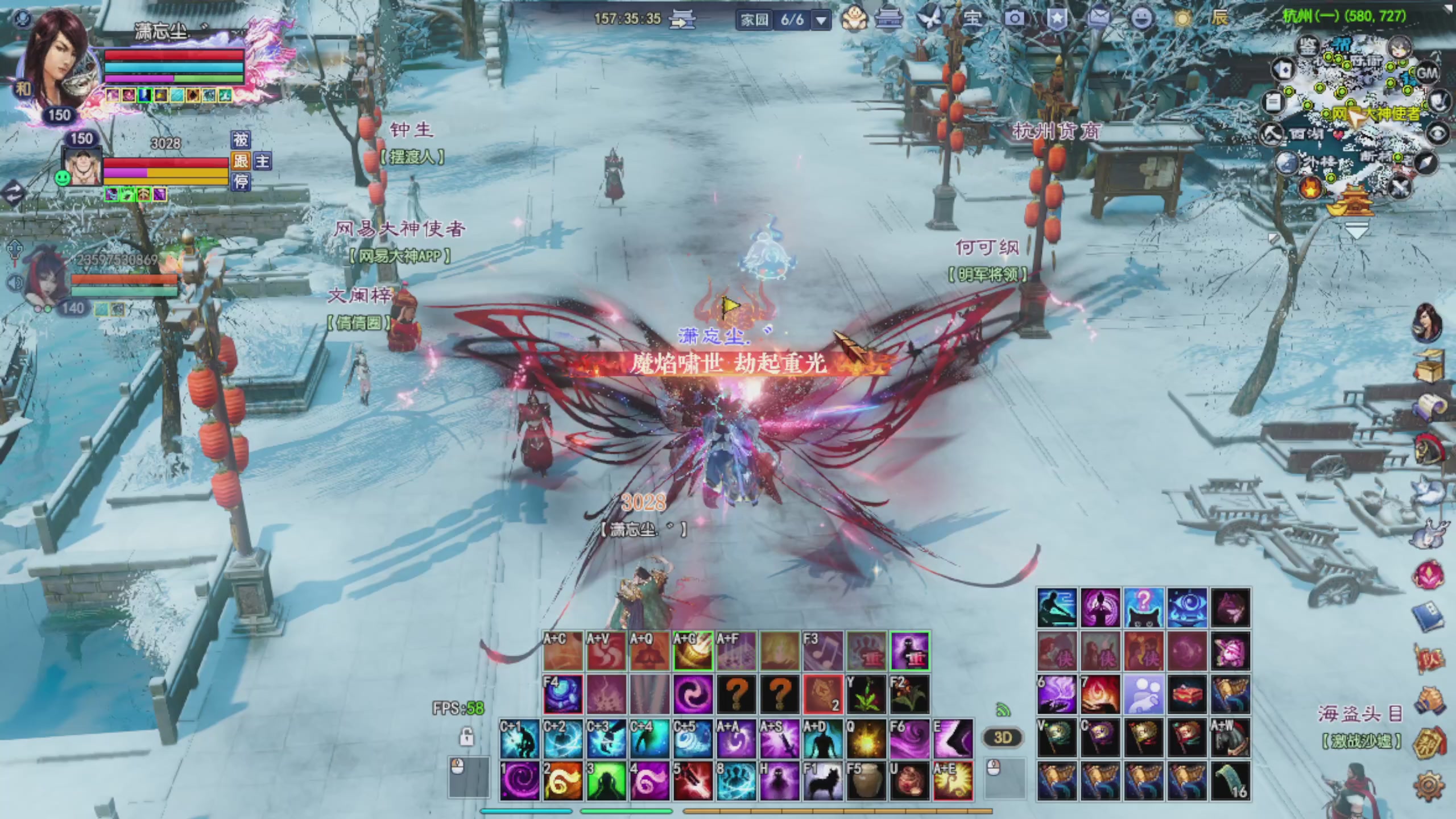The height and width of the screenshot is (819, 1456).
Task: Click the 停 stop button
Action: point(241,182)
